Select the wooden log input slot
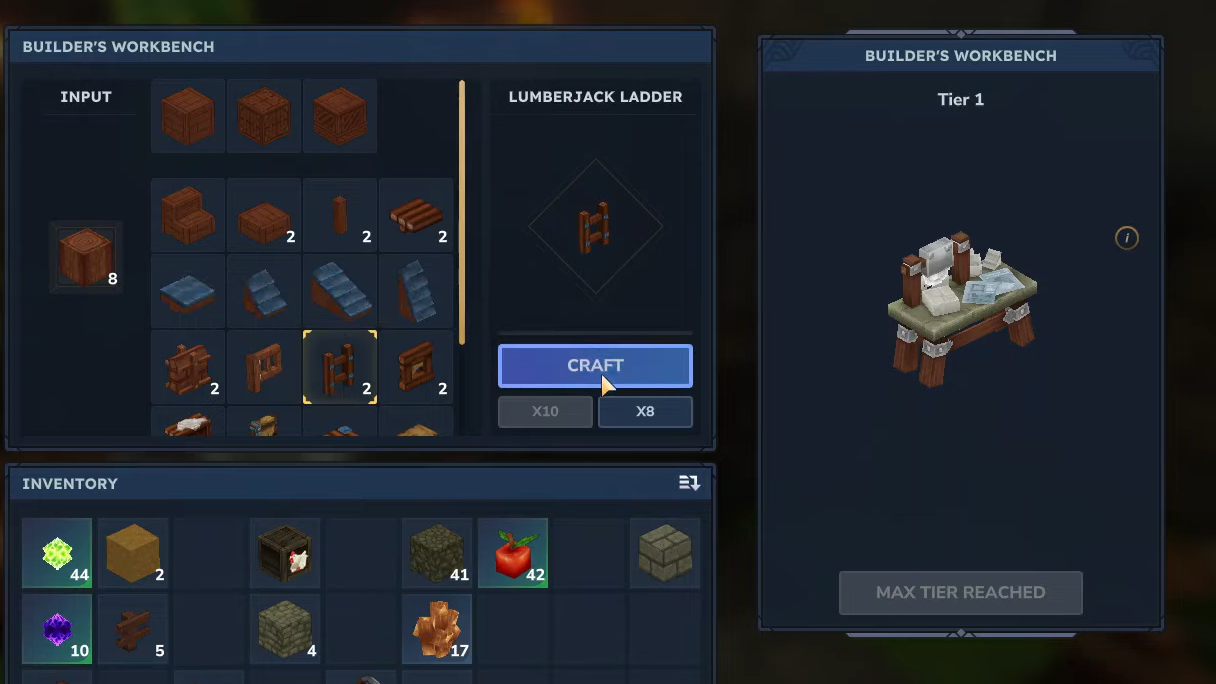 point(86,257)
